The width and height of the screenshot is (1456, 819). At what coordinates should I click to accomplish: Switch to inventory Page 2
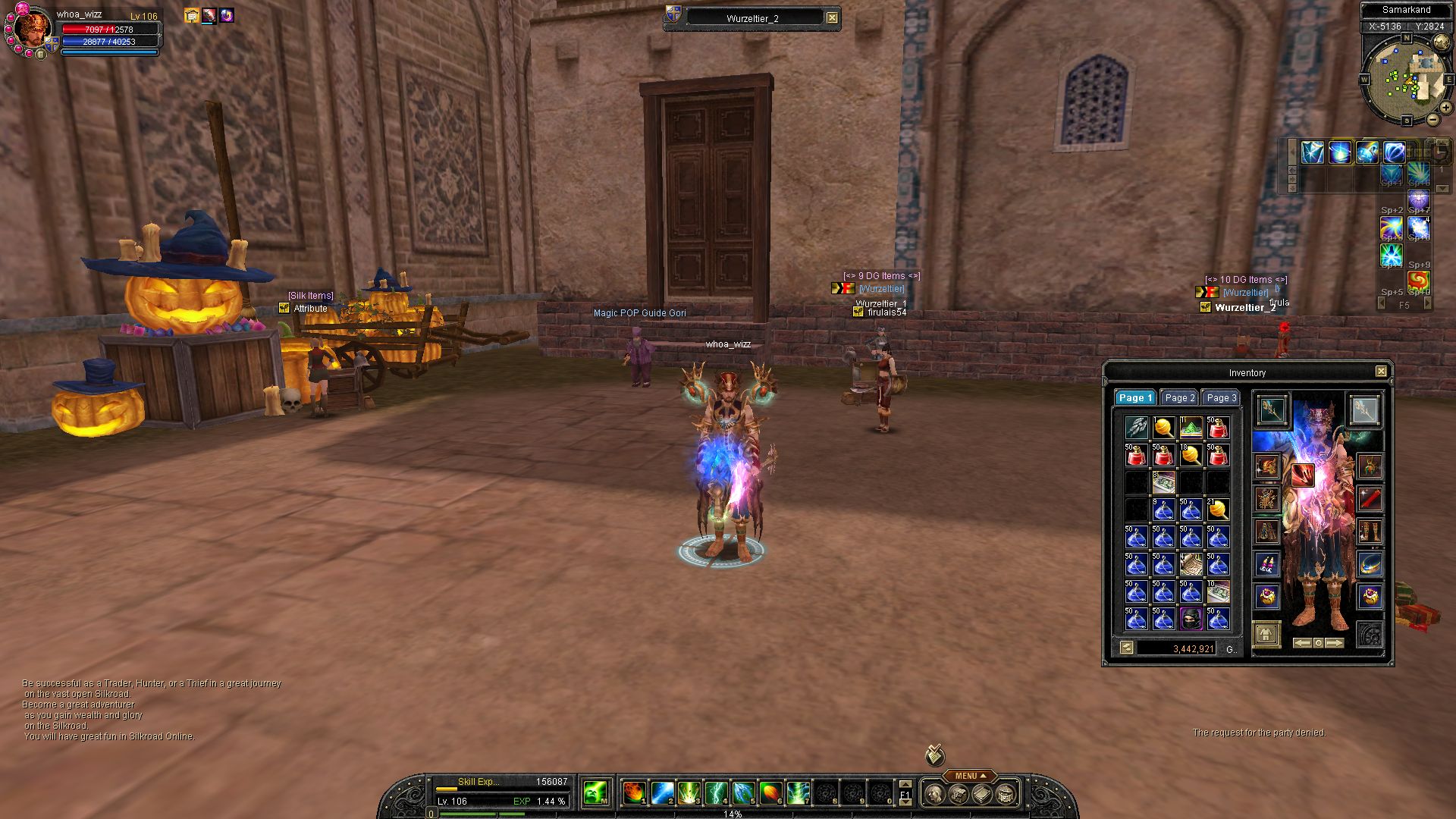(1179, 397)
